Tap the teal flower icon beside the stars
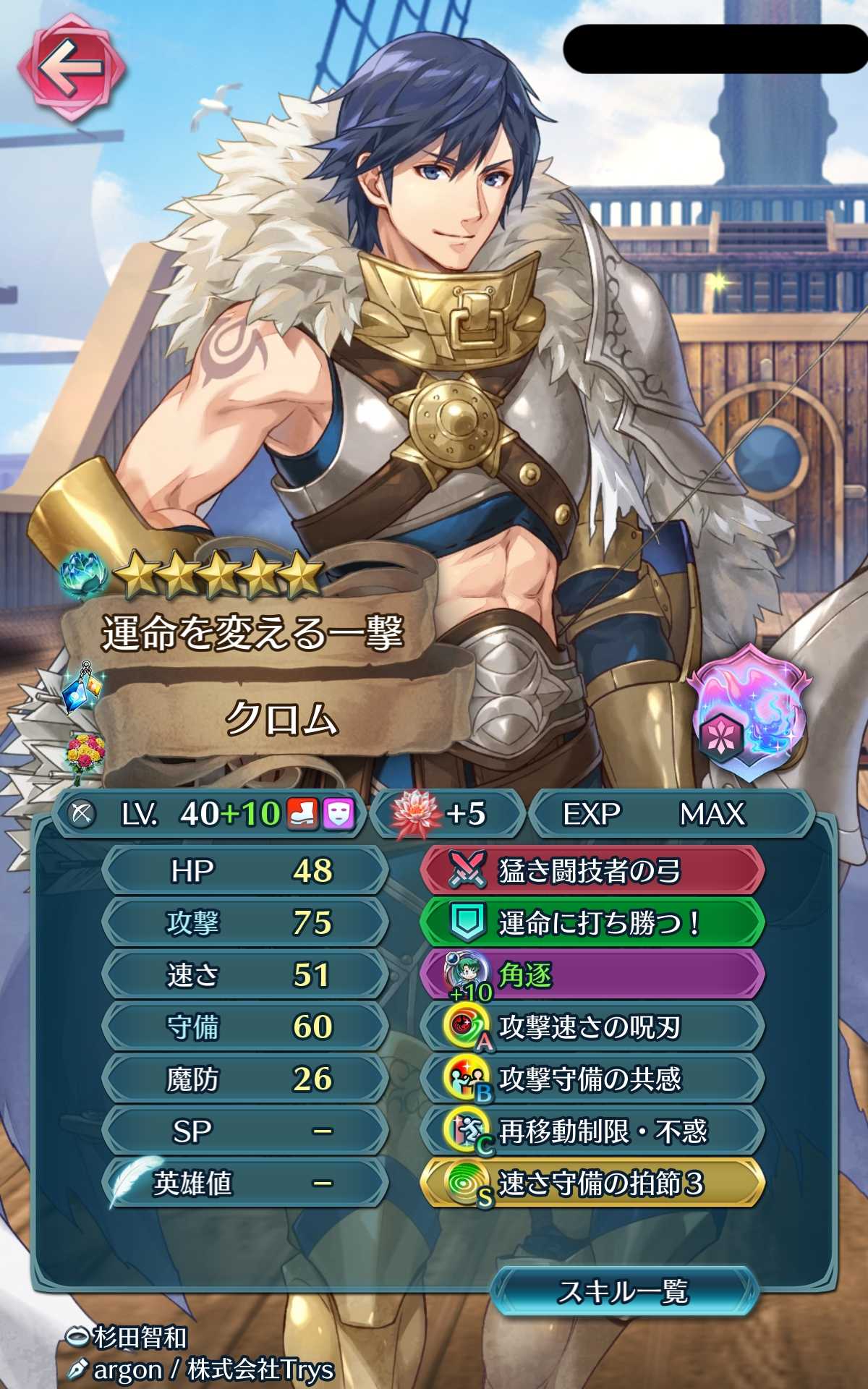Image resolution: width=868 pixels, height=1389 pixels. tap(84, 575)
